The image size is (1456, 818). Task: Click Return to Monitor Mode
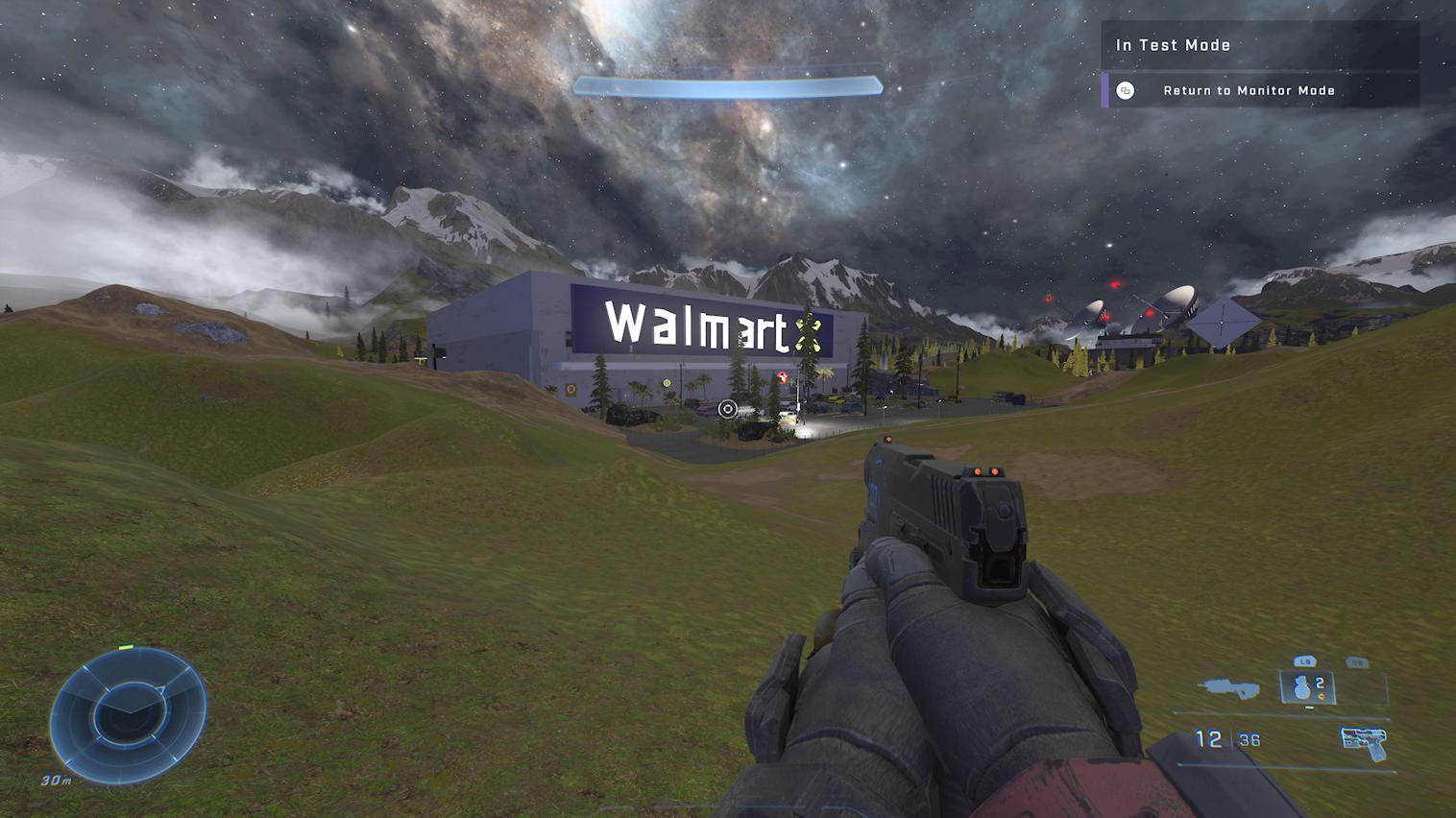click(x=1249, y=90)
